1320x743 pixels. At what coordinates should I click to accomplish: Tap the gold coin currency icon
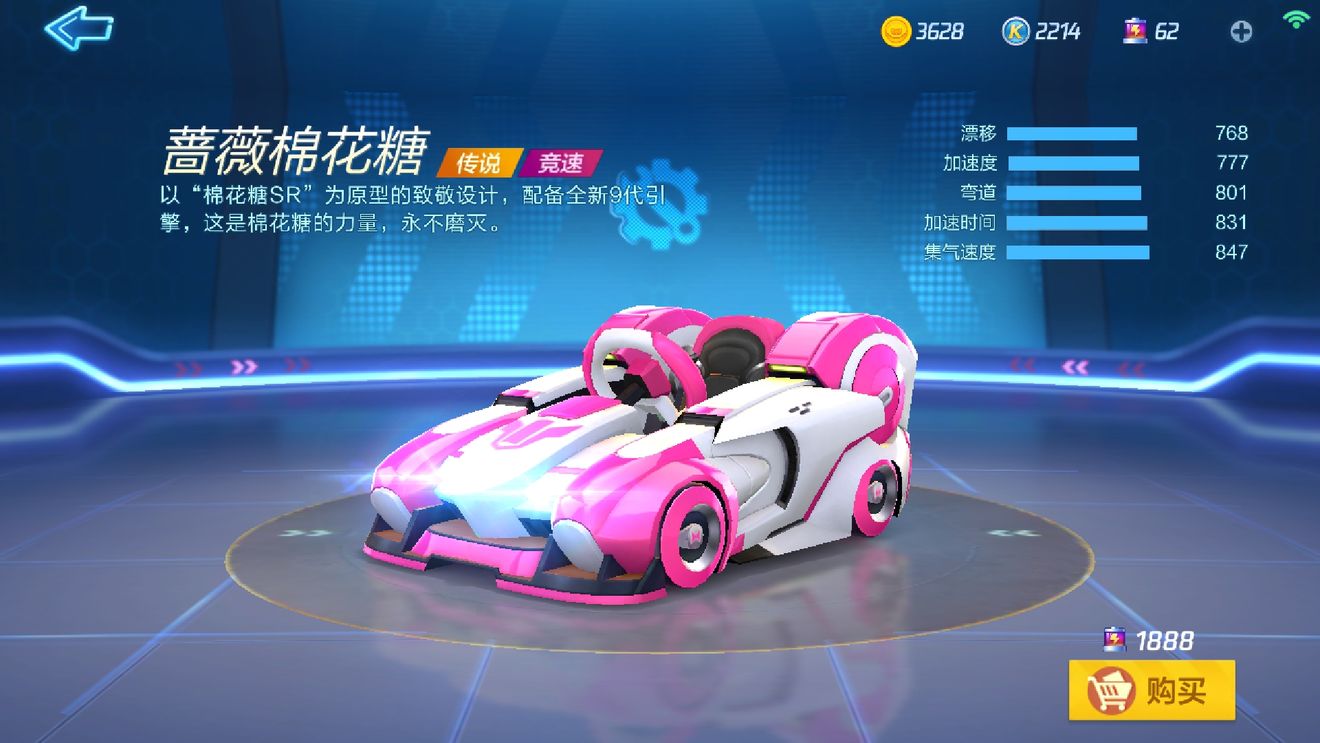pyautogui.click(x=899, y=31)
